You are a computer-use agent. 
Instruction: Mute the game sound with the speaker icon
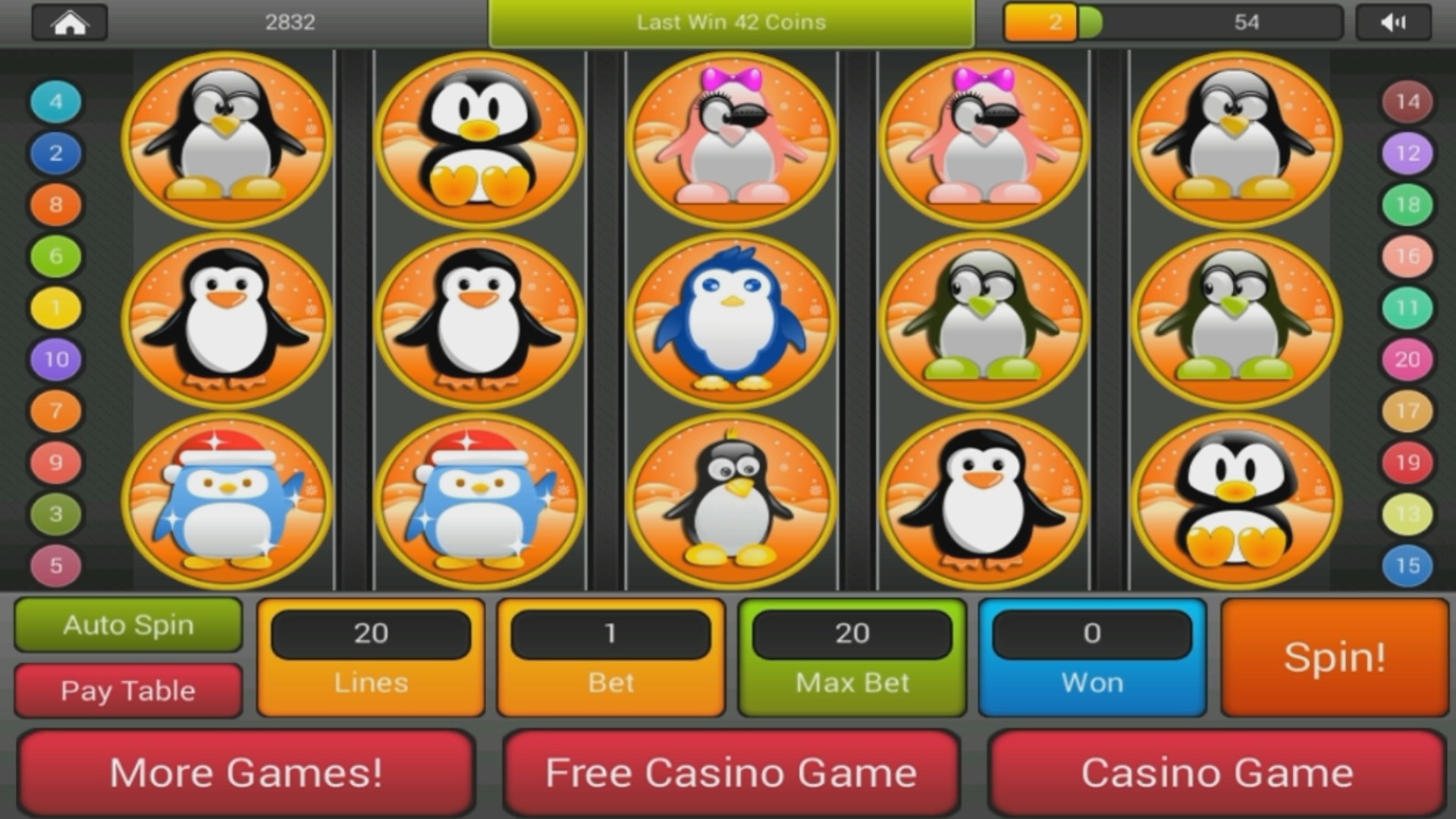click(x=1392, y=21)
